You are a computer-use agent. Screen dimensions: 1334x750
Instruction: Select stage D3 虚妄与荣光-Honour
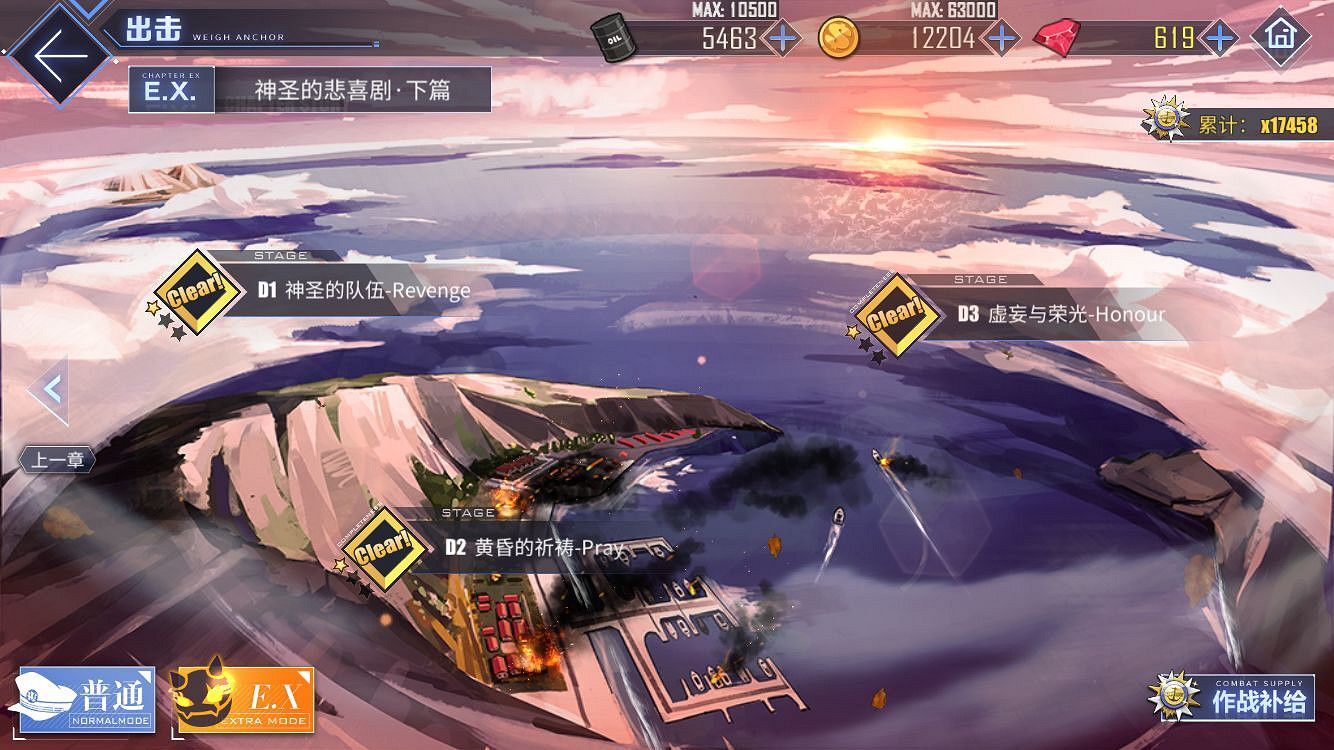coord(1060,313)
